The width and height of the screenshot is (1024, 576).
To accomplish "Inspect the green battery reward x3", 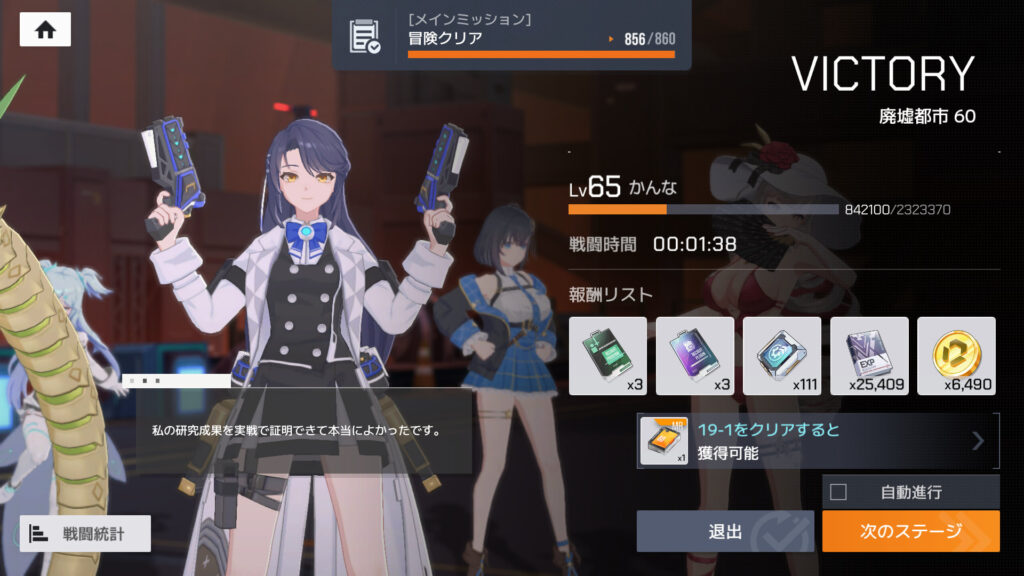I will tap(608, 355).
